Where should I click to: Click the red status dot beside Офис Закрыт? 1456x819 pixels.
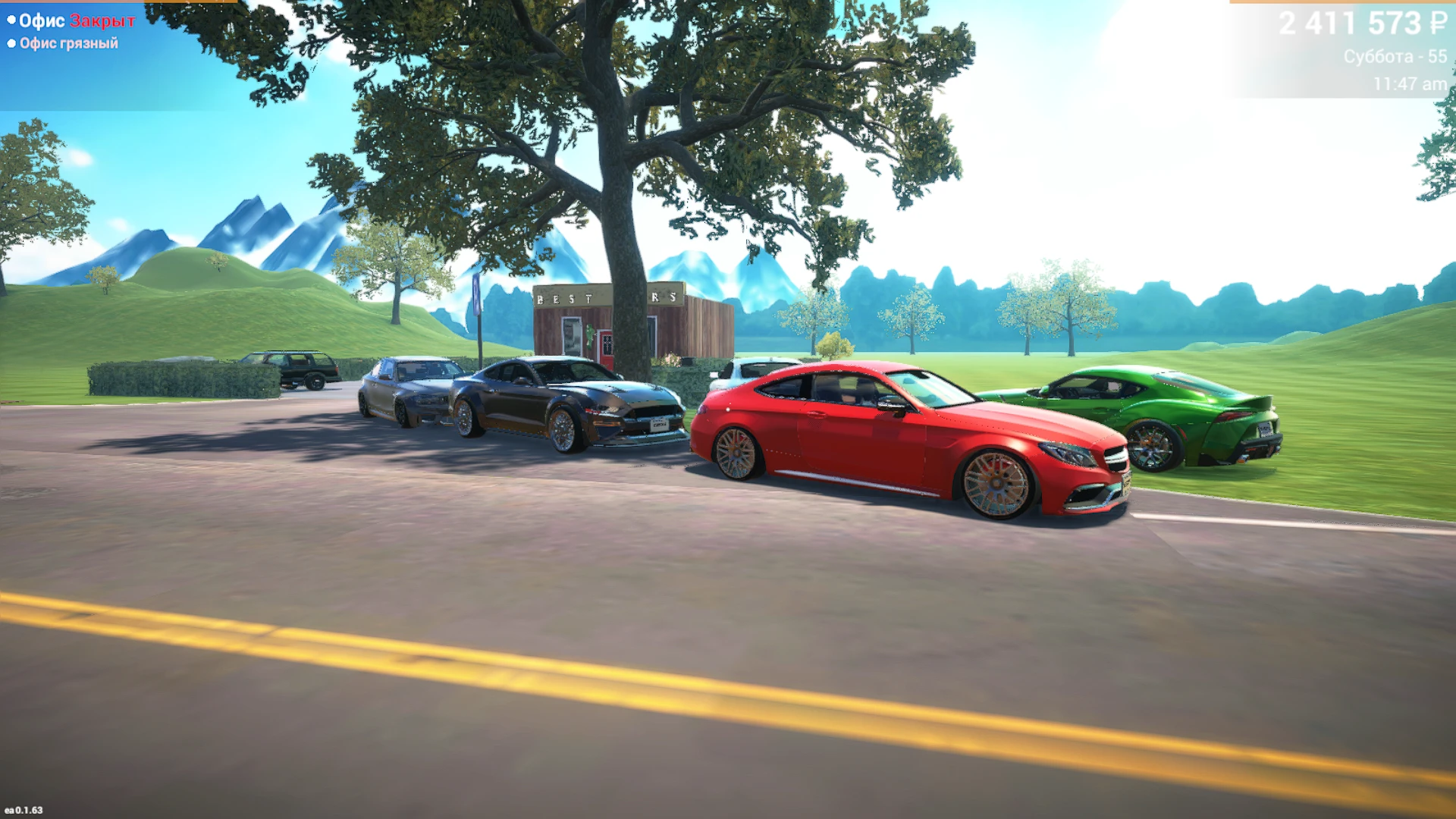(x=11, y=21)
